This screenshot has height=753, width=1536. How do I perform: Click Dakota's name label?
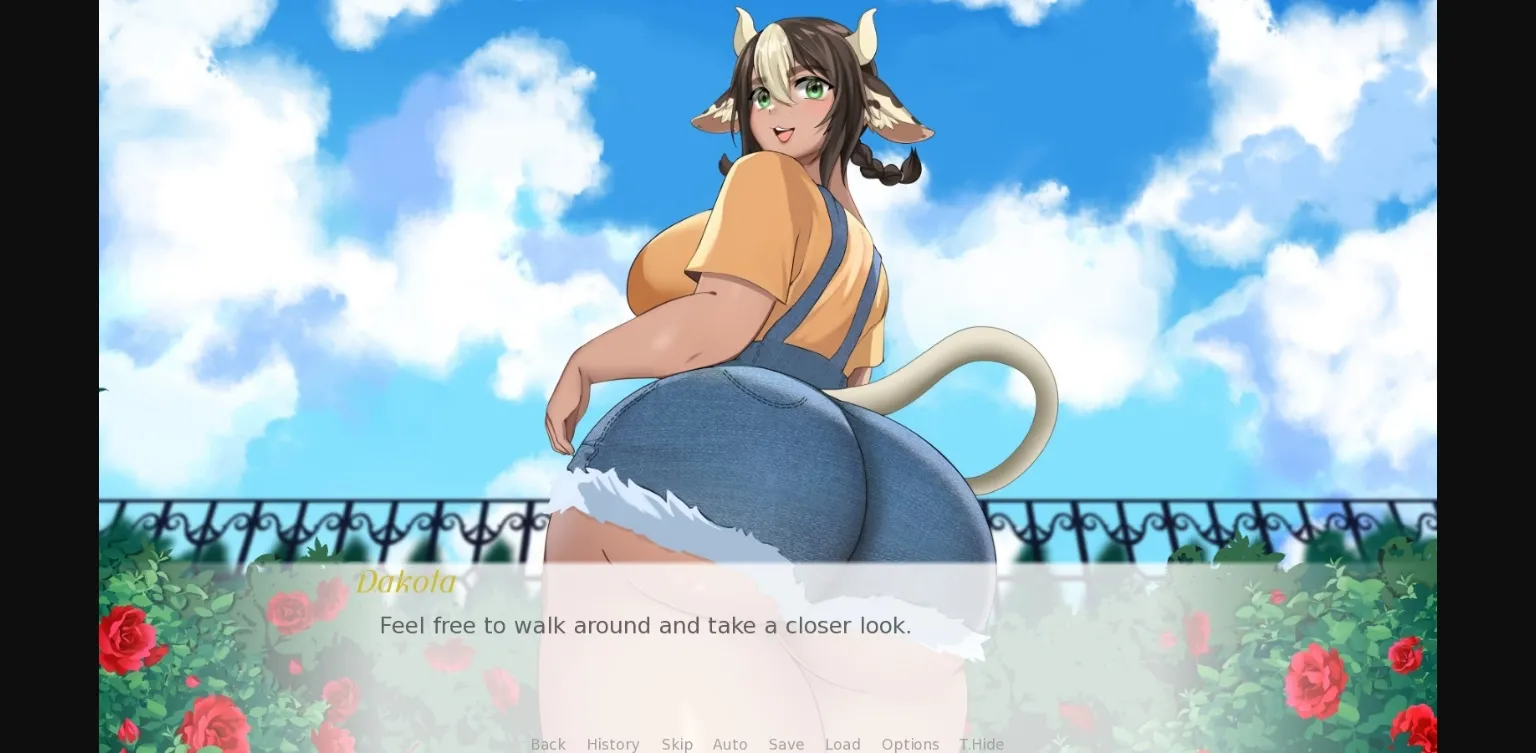(x=406, y=583)
